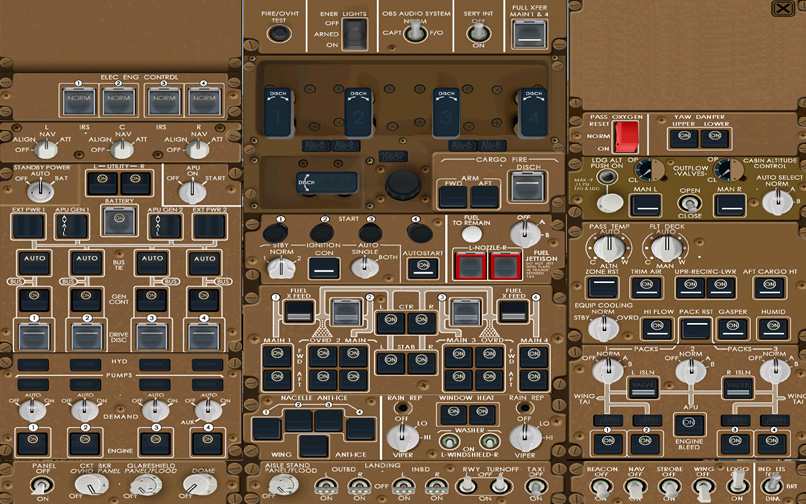
Task: Click the PACK RST button
Action: point(696,327)
